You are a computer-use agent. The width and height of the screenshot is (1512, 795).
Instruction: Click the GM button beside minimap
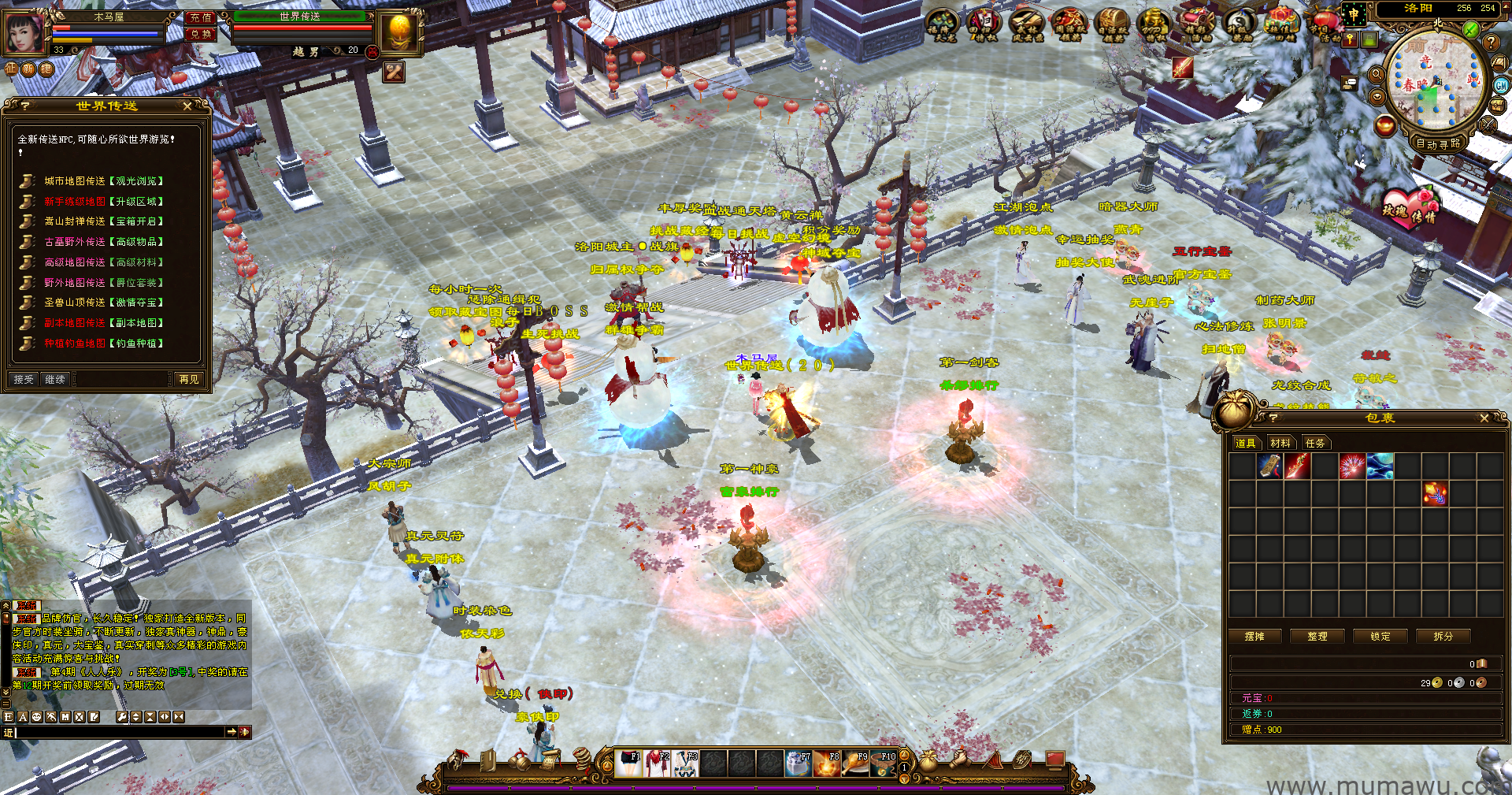point(1501,85)
